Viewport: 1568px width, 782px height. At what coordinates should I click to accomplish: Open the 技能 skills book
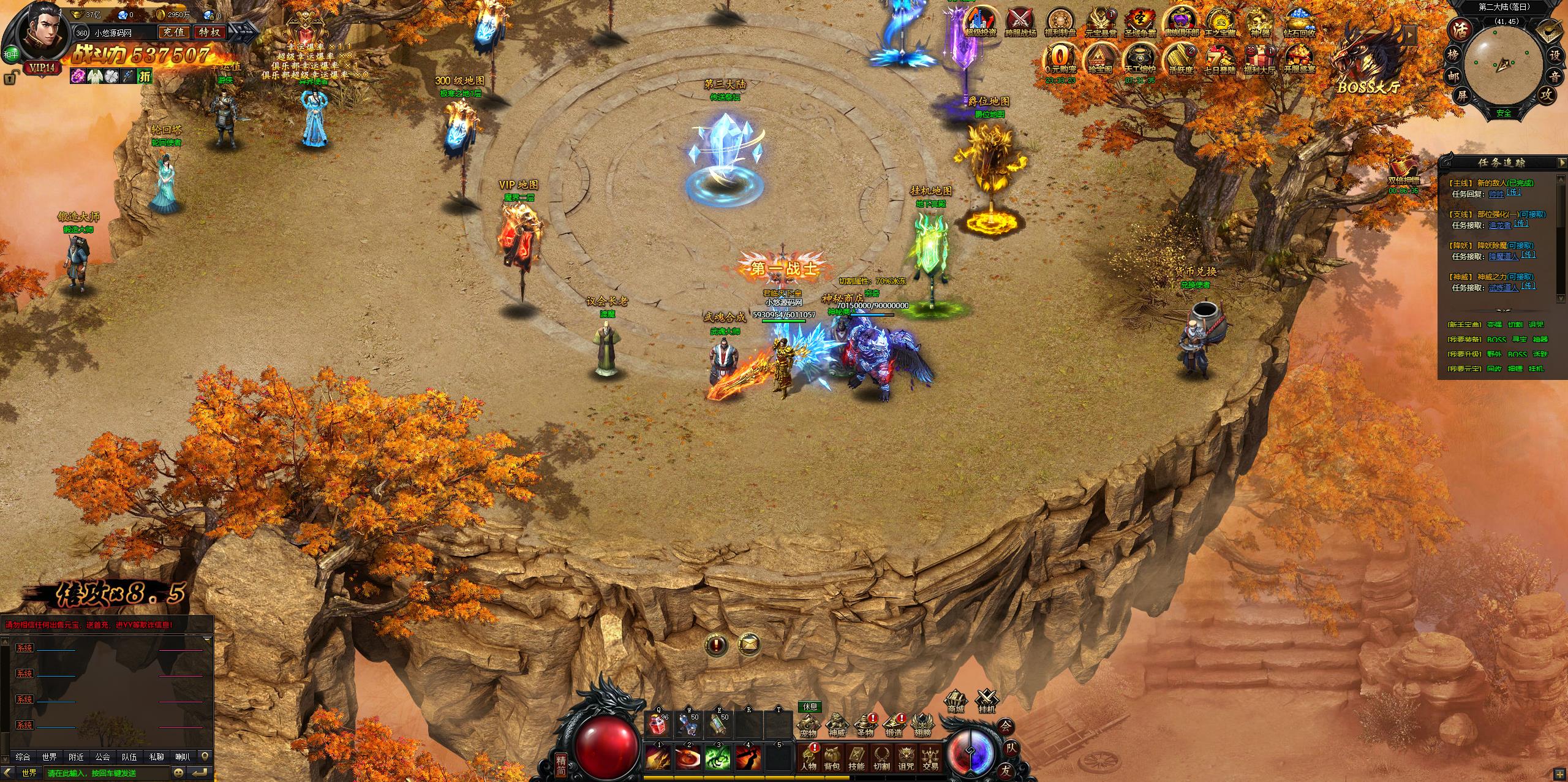[x=856, y=758]
